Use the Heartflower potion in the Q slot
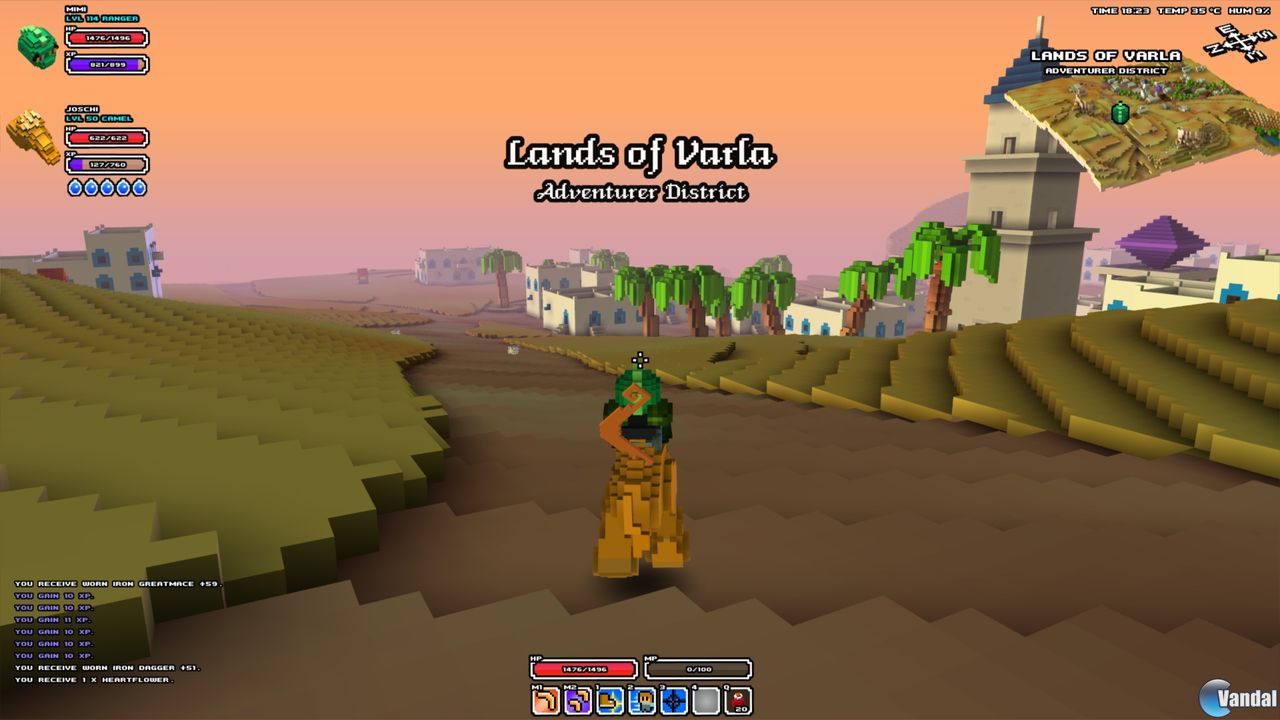This screenshot has height=720, width=1280. tap(737, 700)
